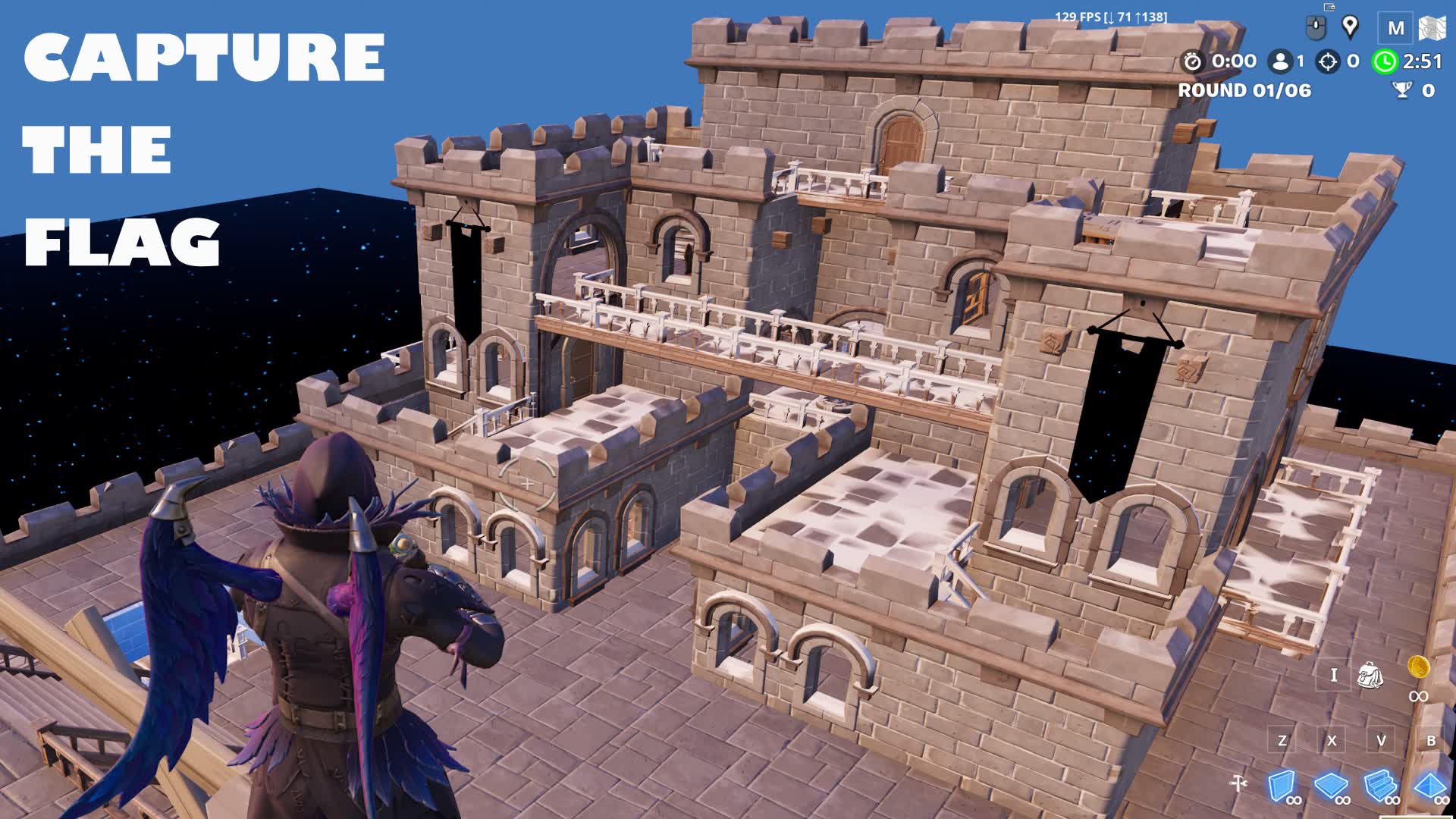Screen dimensions: 1456x819
Task: Click the ROUND 01/06 indicator
Action: point(1244,91)
